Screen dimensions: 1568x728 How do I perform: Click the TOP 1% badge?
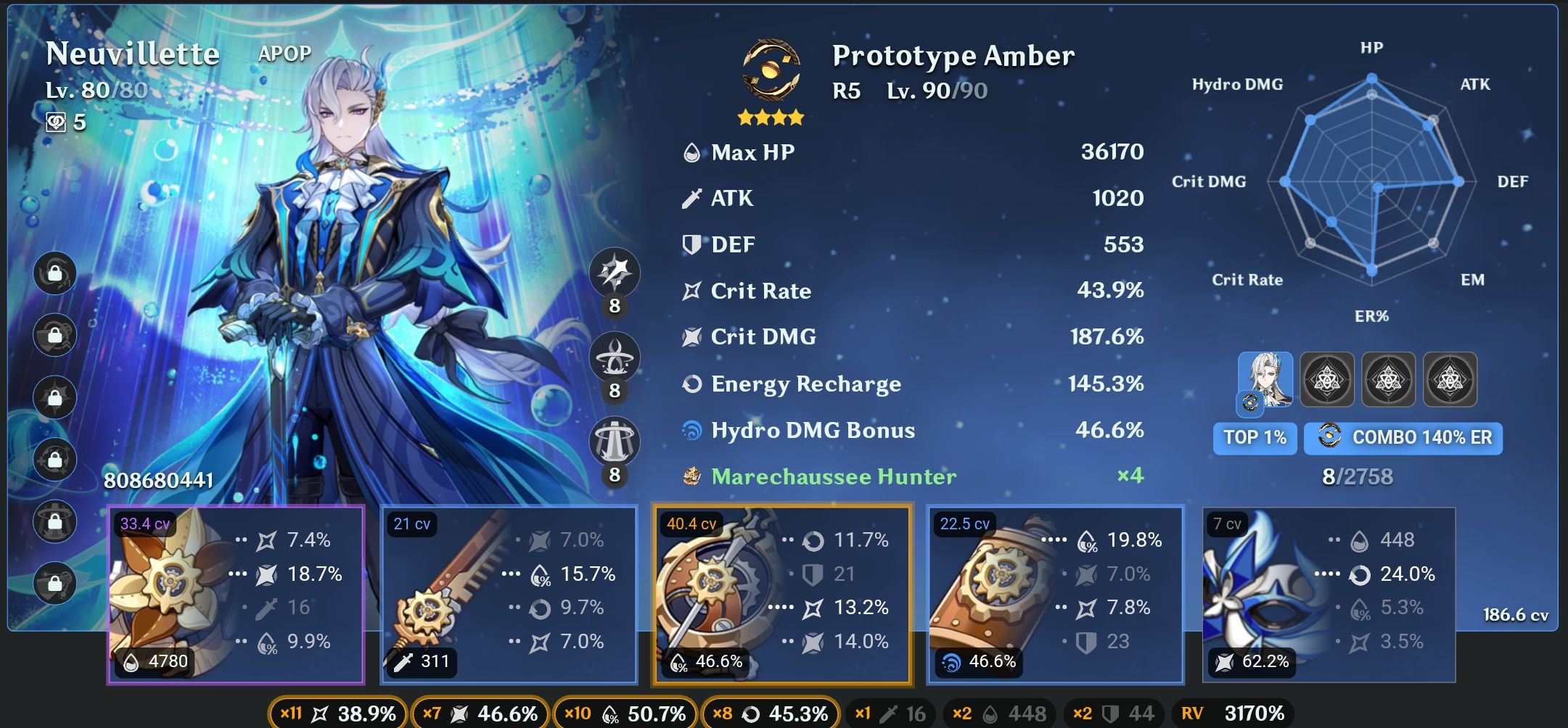(1255, 438)
